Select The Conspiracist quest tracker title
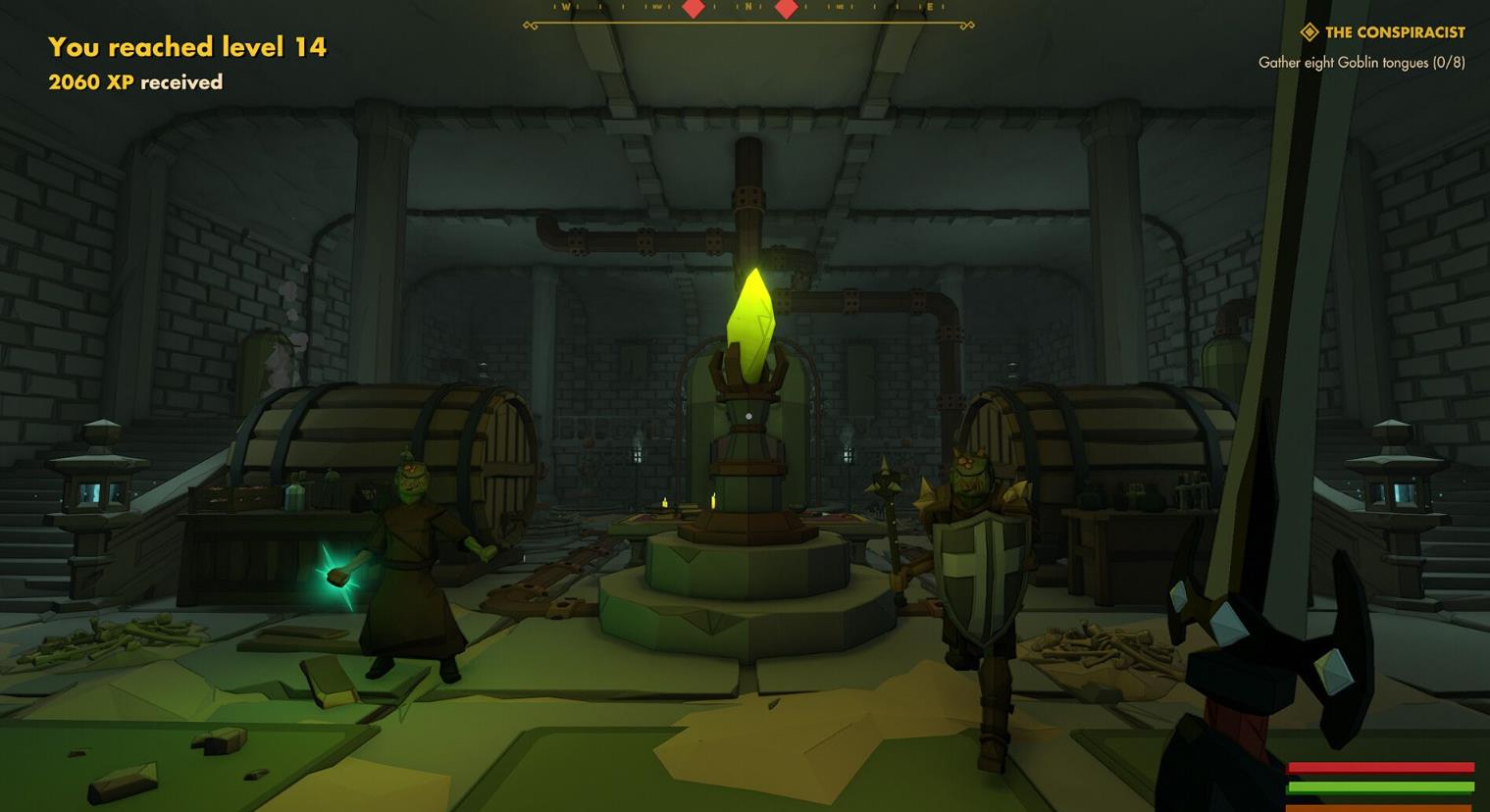The width and height of the screenshot is (1490, 812). 1393,32
